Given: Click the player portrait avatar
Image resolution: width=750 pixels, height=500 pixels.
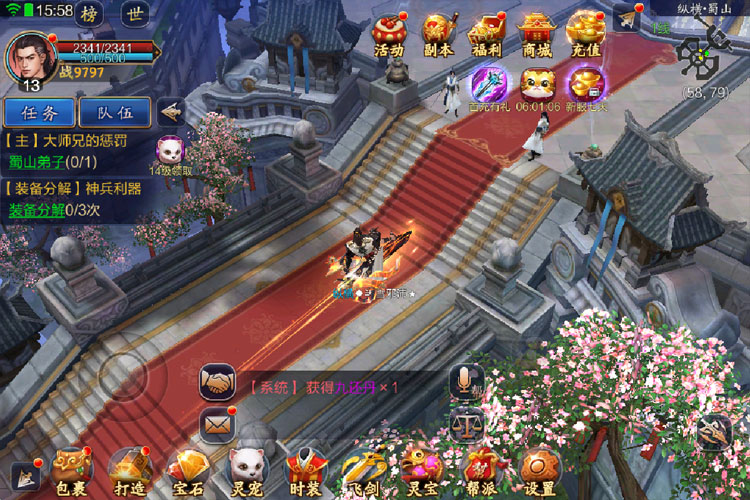Looking at the screenshot, I should tap(28, 56).
